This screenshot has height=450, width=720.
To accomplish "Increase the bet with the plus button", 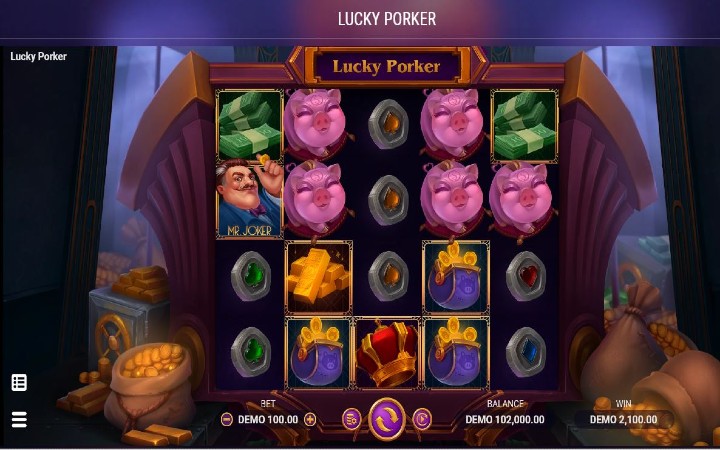I will (x=310, y=420).
